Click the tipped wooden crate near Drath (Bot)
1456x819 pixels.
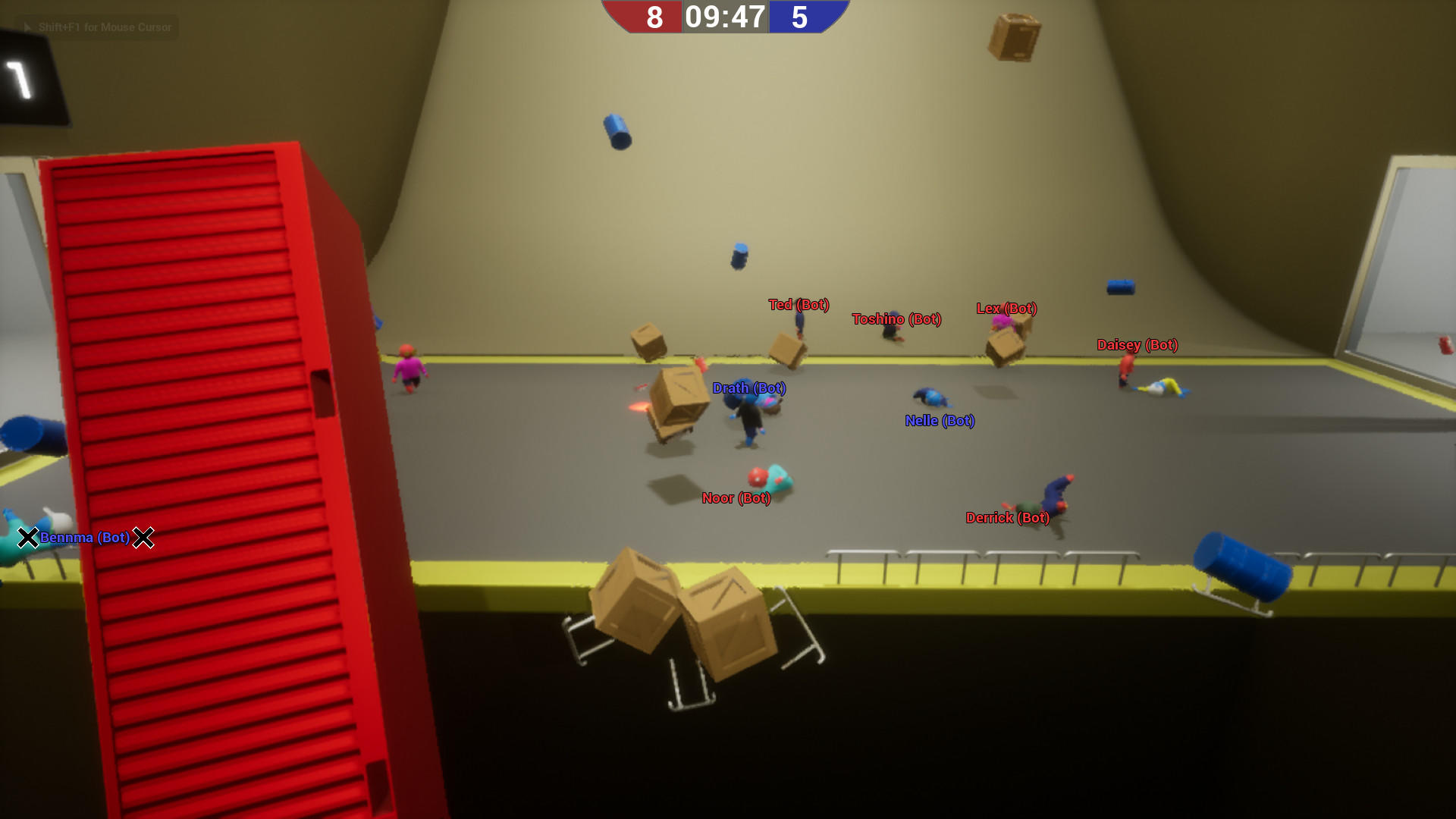(677, 402)
